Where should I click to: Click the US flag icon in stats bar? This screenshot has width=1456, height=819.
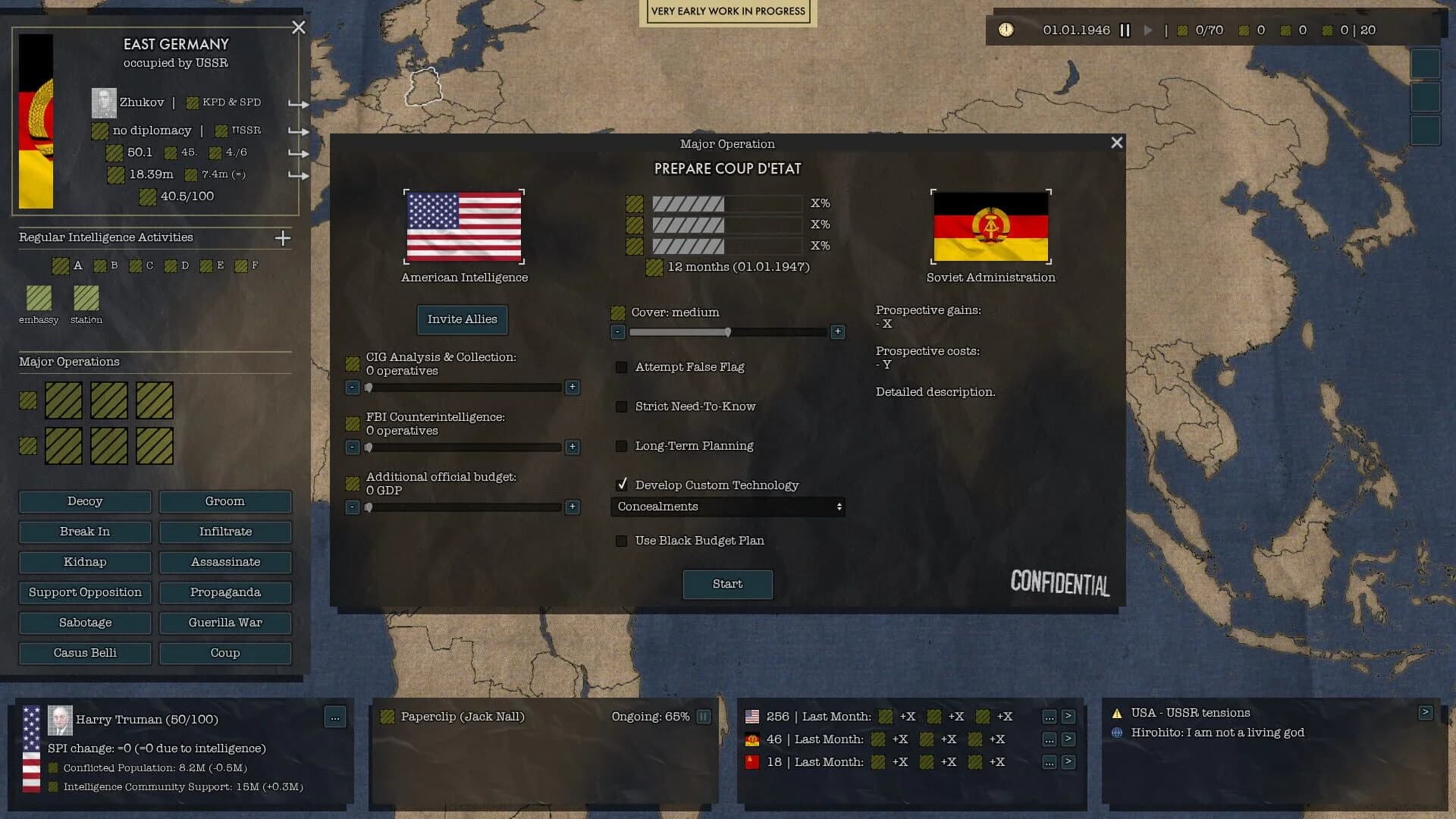(752, 716)
